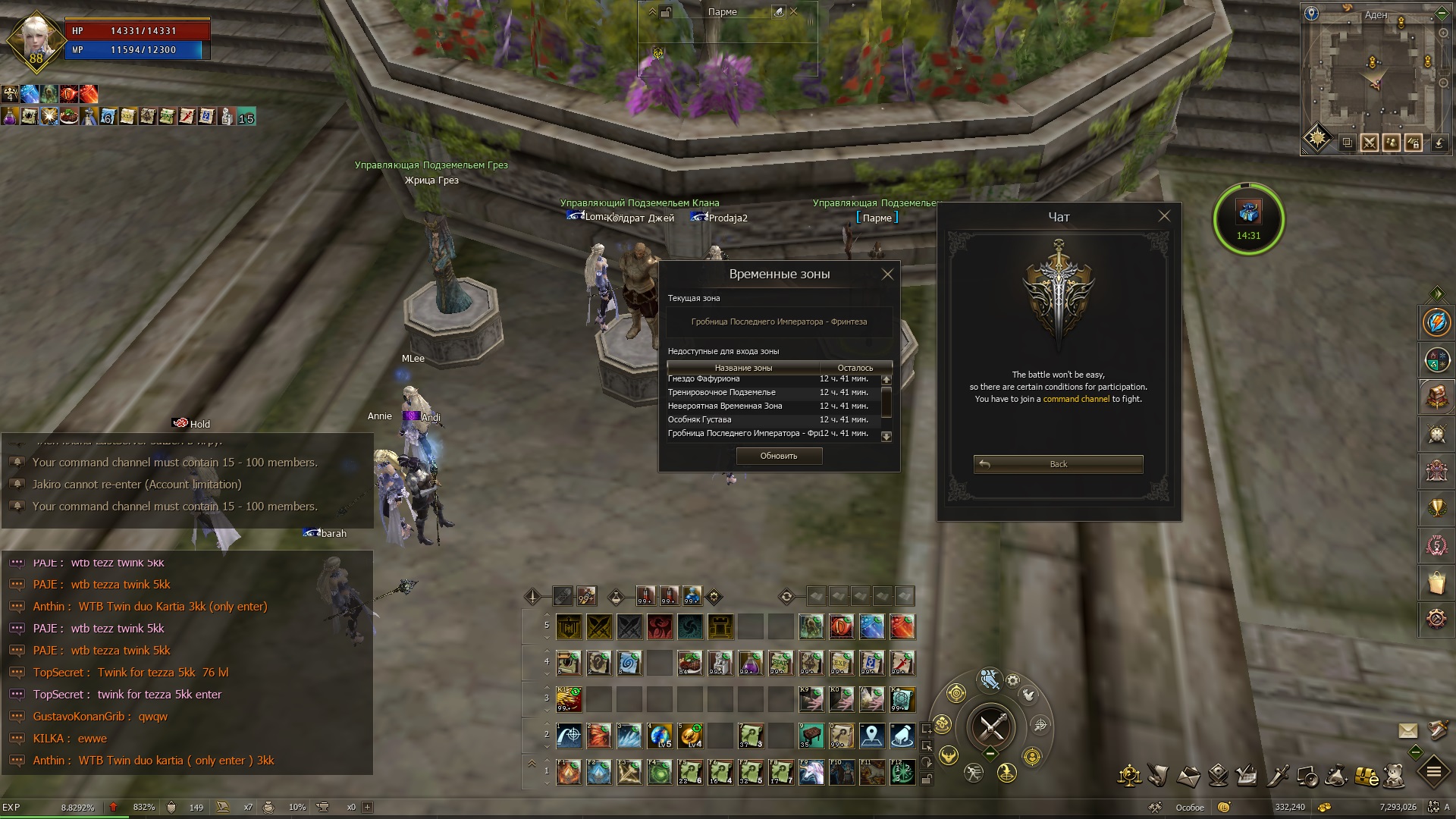This screenshot has width=1456, height=819.
Task: Use the map pin location skill slot
Action: point(872,735)
